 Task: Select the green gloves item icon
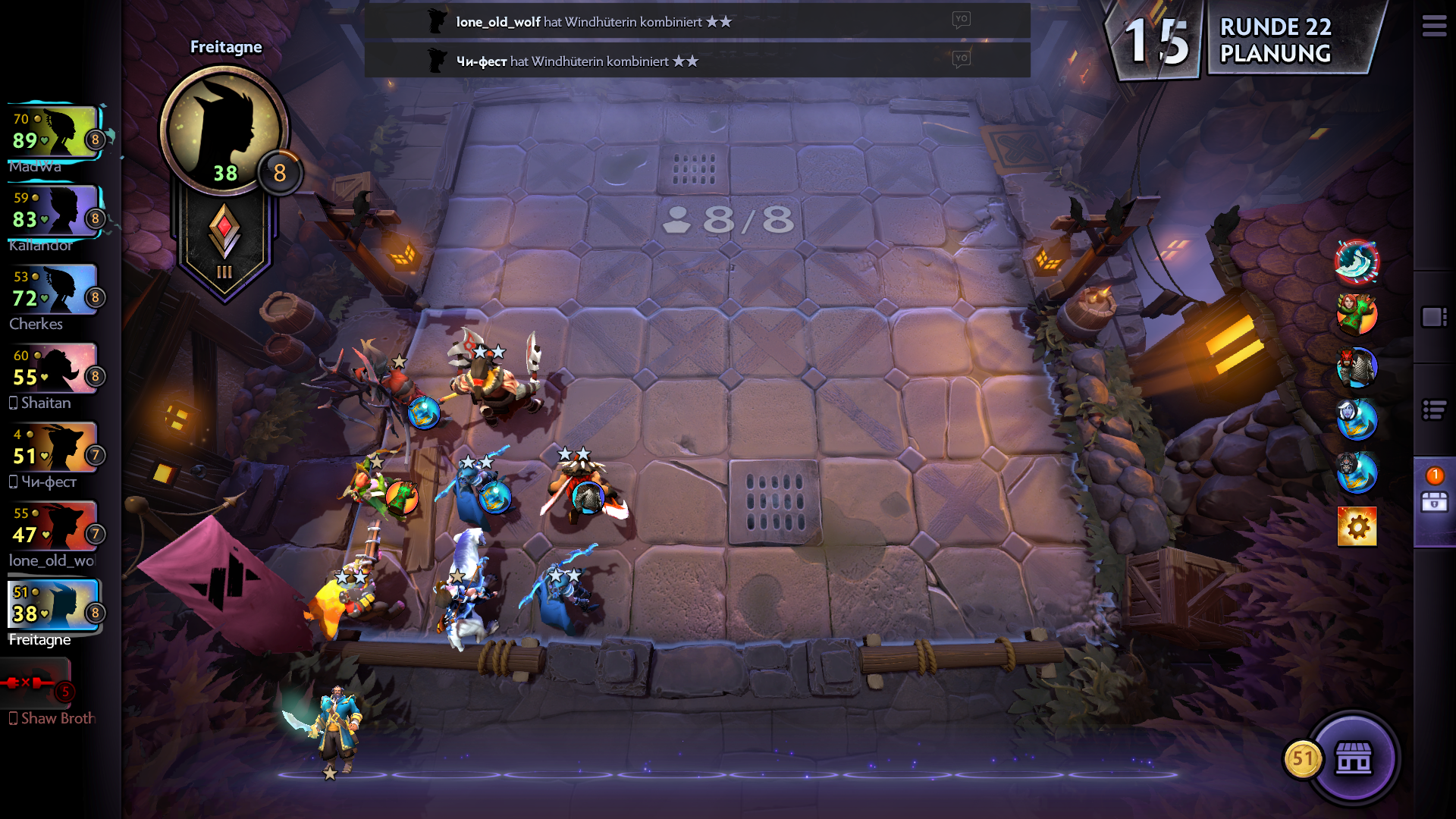tap(1357, 315)
